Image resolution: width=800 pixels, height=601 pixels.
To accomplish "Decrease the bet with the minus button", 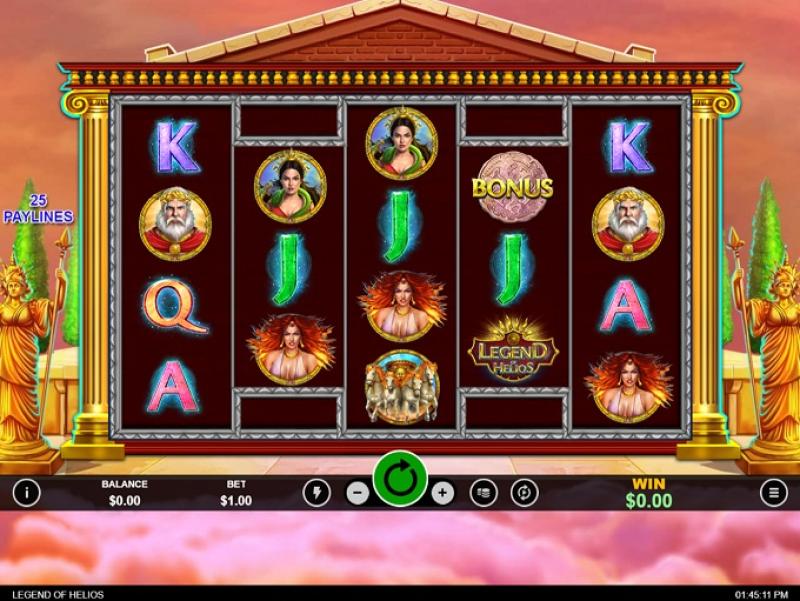I will pyautogui.click(x=357, y=492).
